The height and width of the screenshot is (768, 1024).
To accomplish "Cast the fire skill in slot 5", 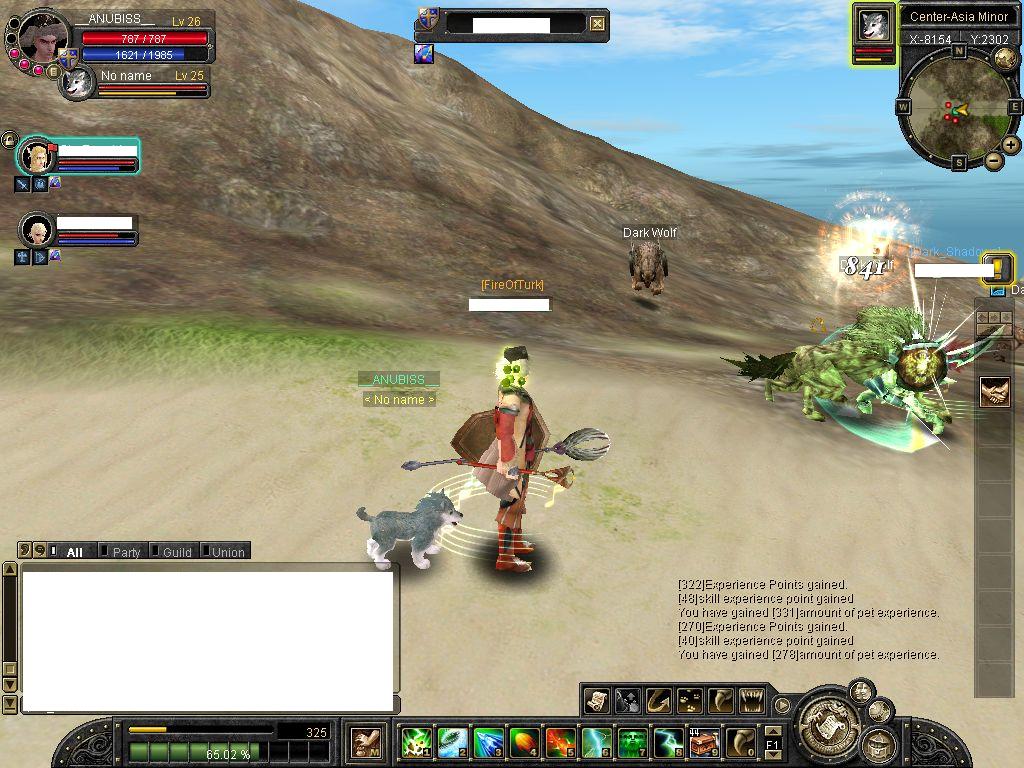I will coord(560,743).
